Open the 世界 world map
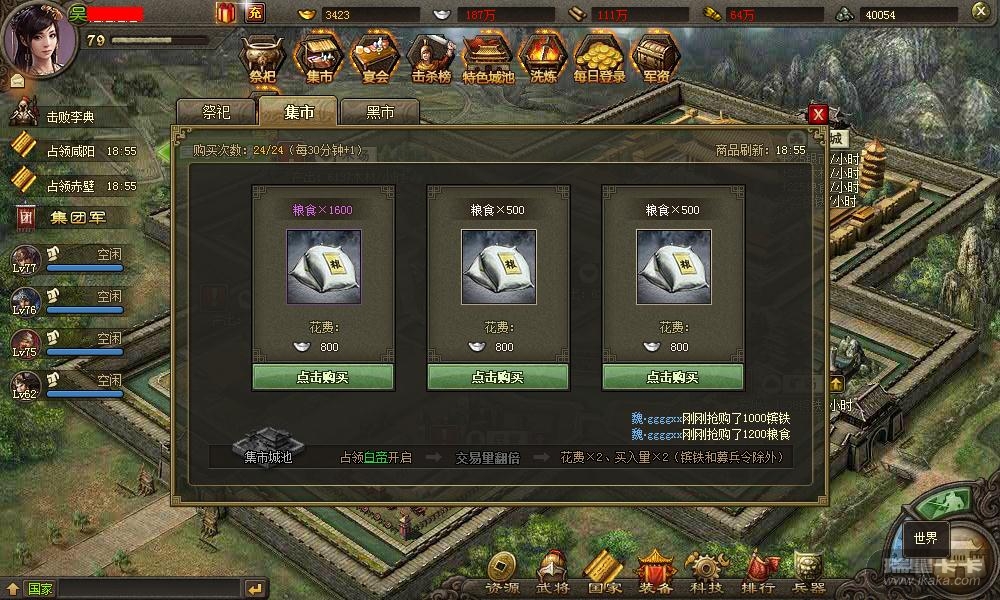Image resolution: width=1000 pixels, height=600 pixels. 925,538
